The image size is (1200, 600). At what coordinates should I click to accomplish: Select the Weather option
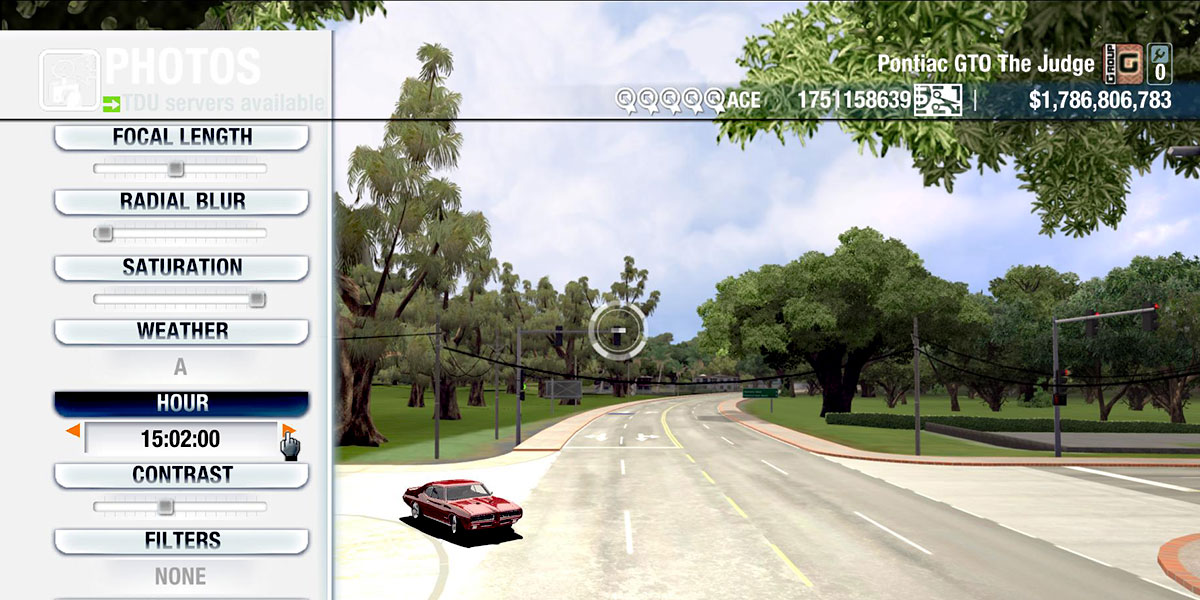coord(181,331)
